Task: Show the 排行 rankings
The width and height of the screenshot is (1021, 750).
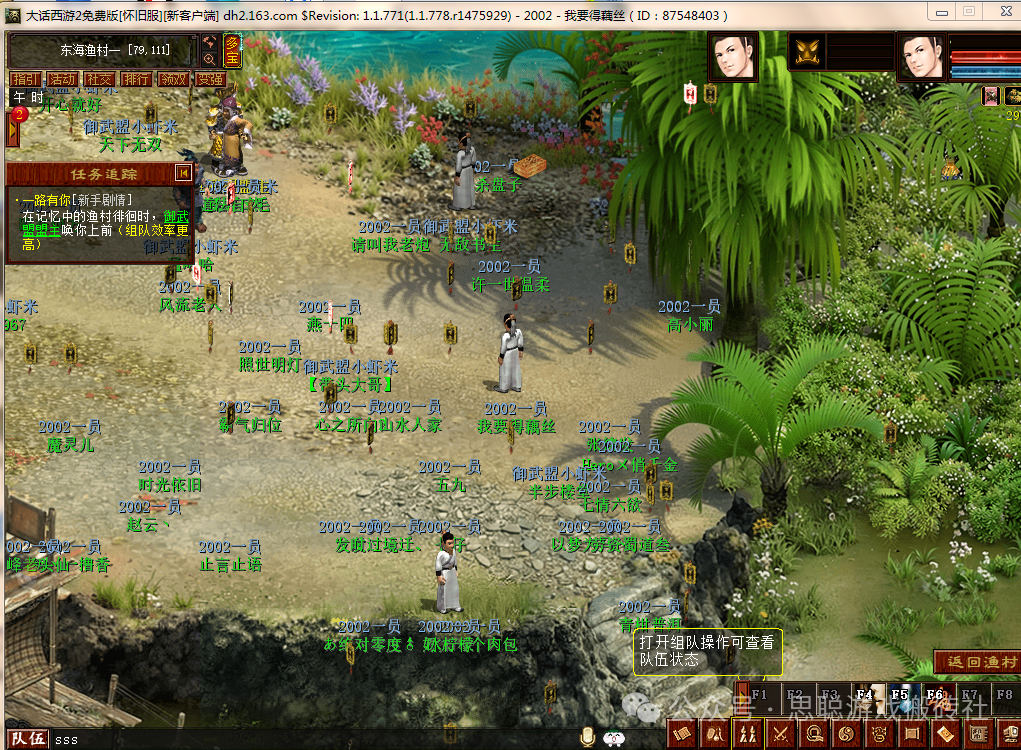Action: 135,79
